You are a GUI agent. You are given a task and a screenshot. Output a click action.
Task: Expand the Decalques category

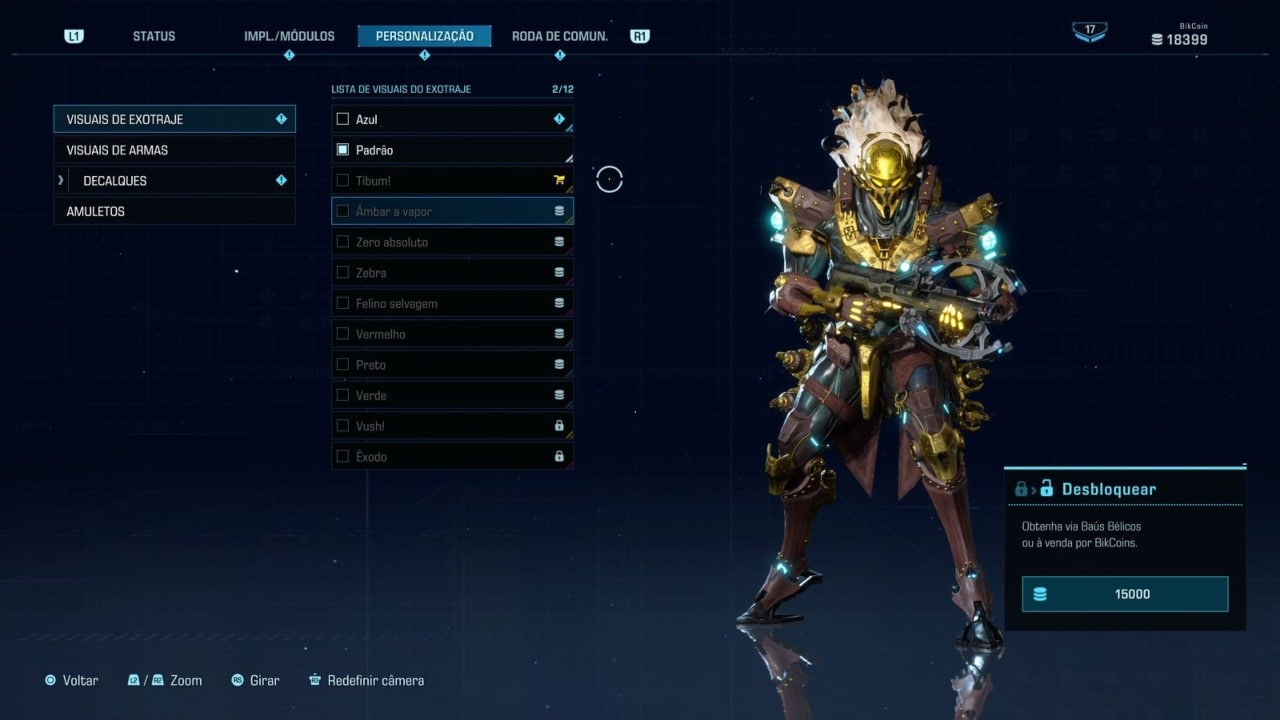(174, 181)
